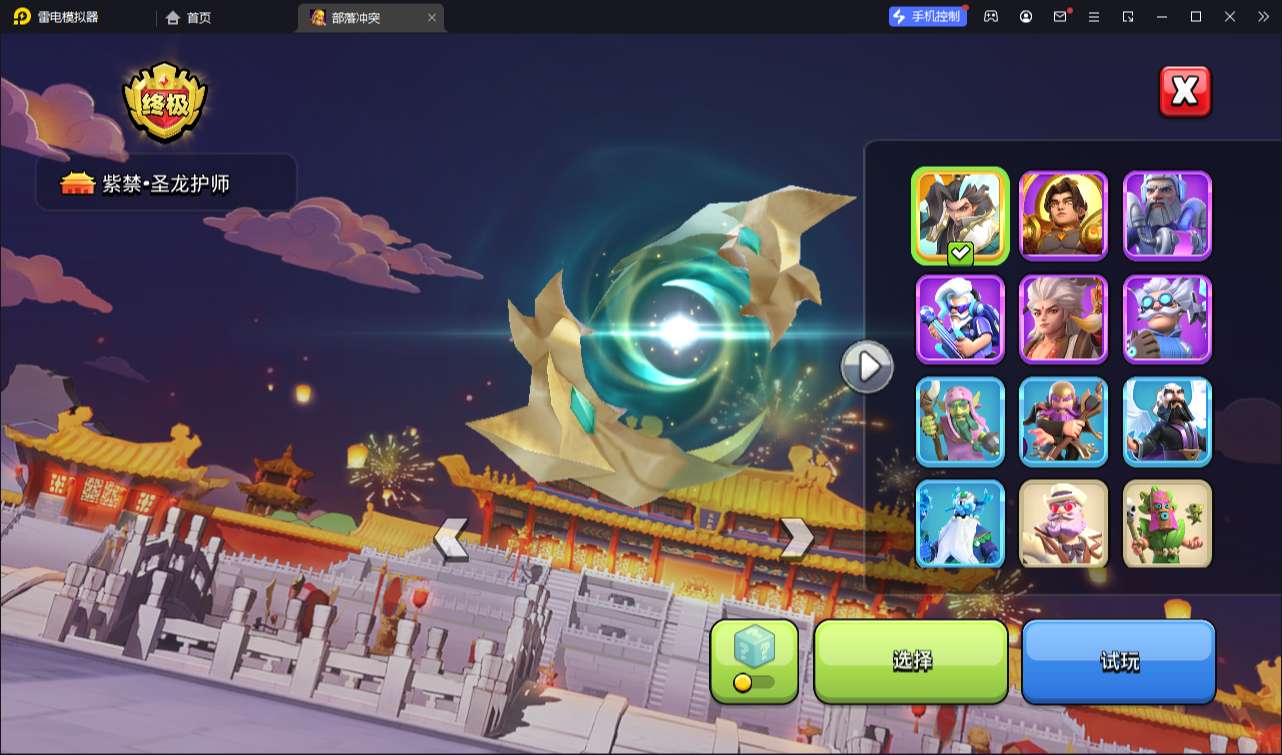Show the previous skin with left arrow
The height and width of the screenshot is (755, 1282).
[x=450, y=540]
